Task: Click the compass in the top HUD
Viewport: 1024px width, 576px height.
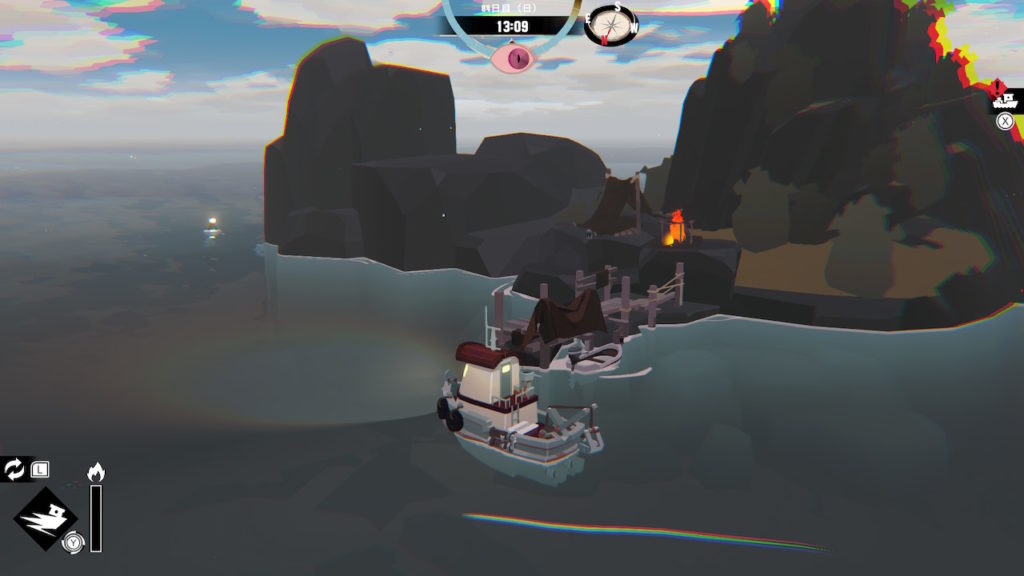Action: tap(610, 24)
